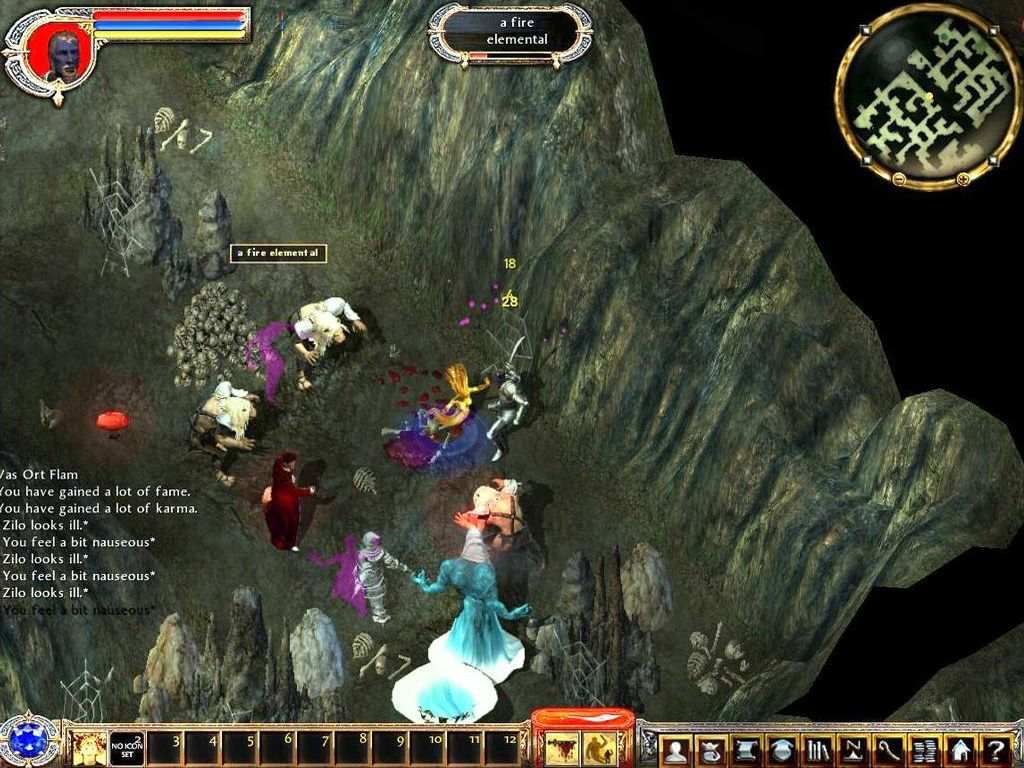This screenshot has width=1024, height=768.
Task: Select the "No Icon Set" hotbar slot
Action: click(x=127, y=747)
